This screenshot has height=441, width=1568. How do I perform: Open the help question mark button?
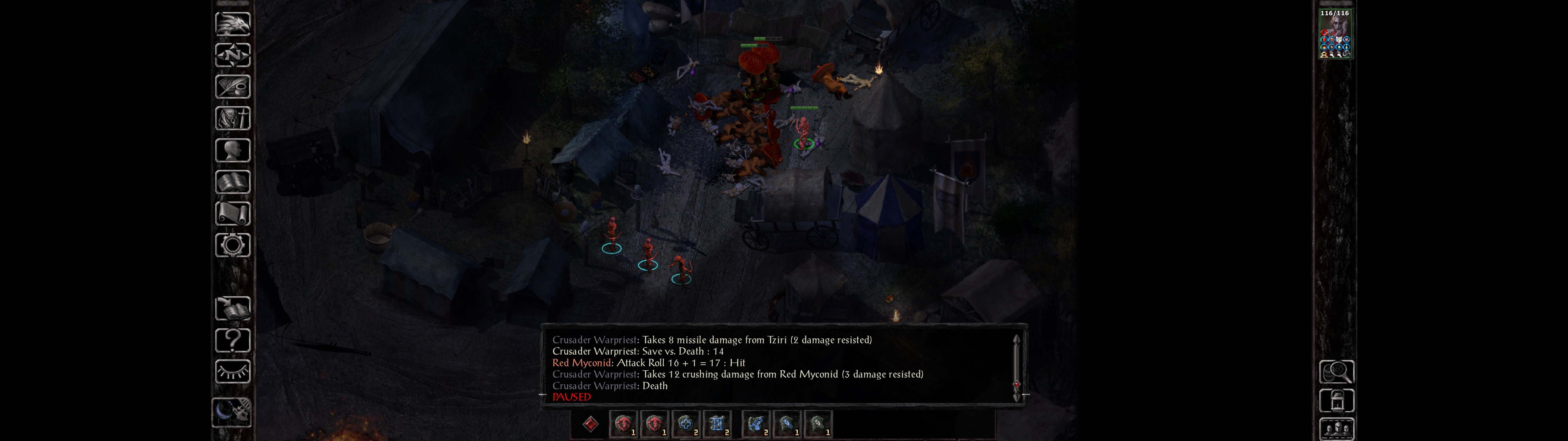[232, 340]
